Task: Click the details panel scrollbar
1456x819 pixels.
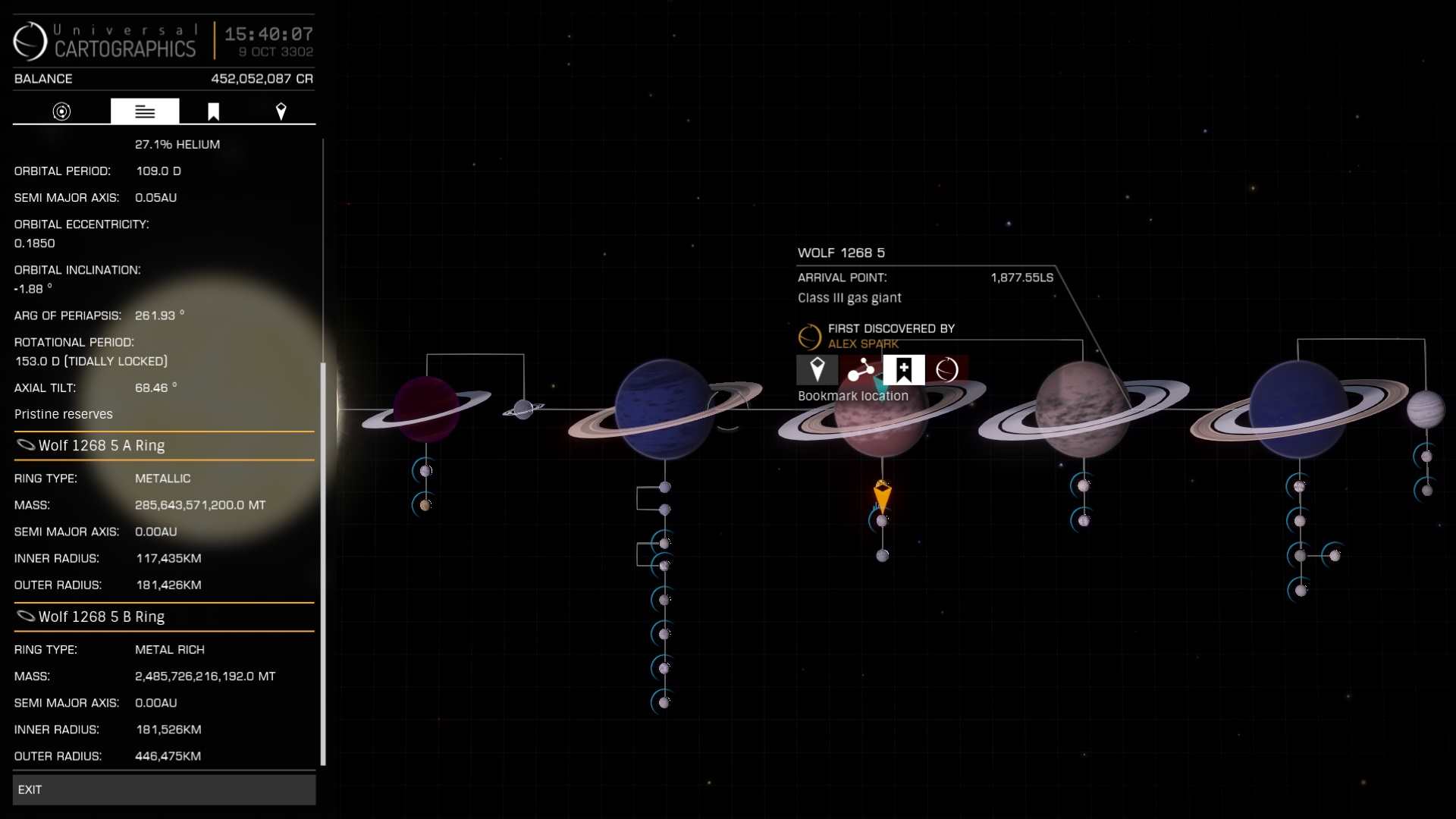Action: click(323, 561)
